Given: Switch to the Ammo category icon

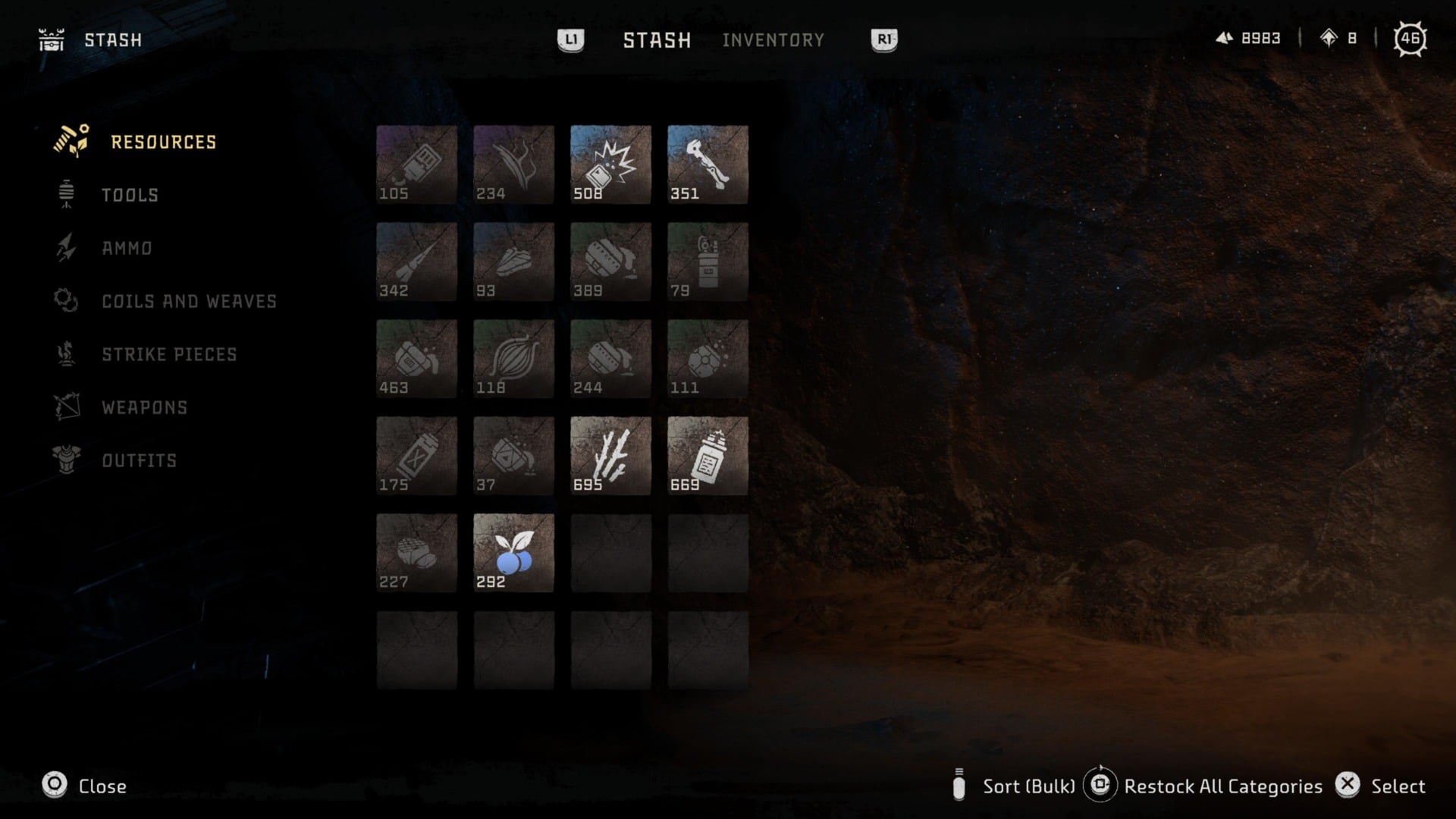Looking at the screenshot, I should [x=67, y=248].
